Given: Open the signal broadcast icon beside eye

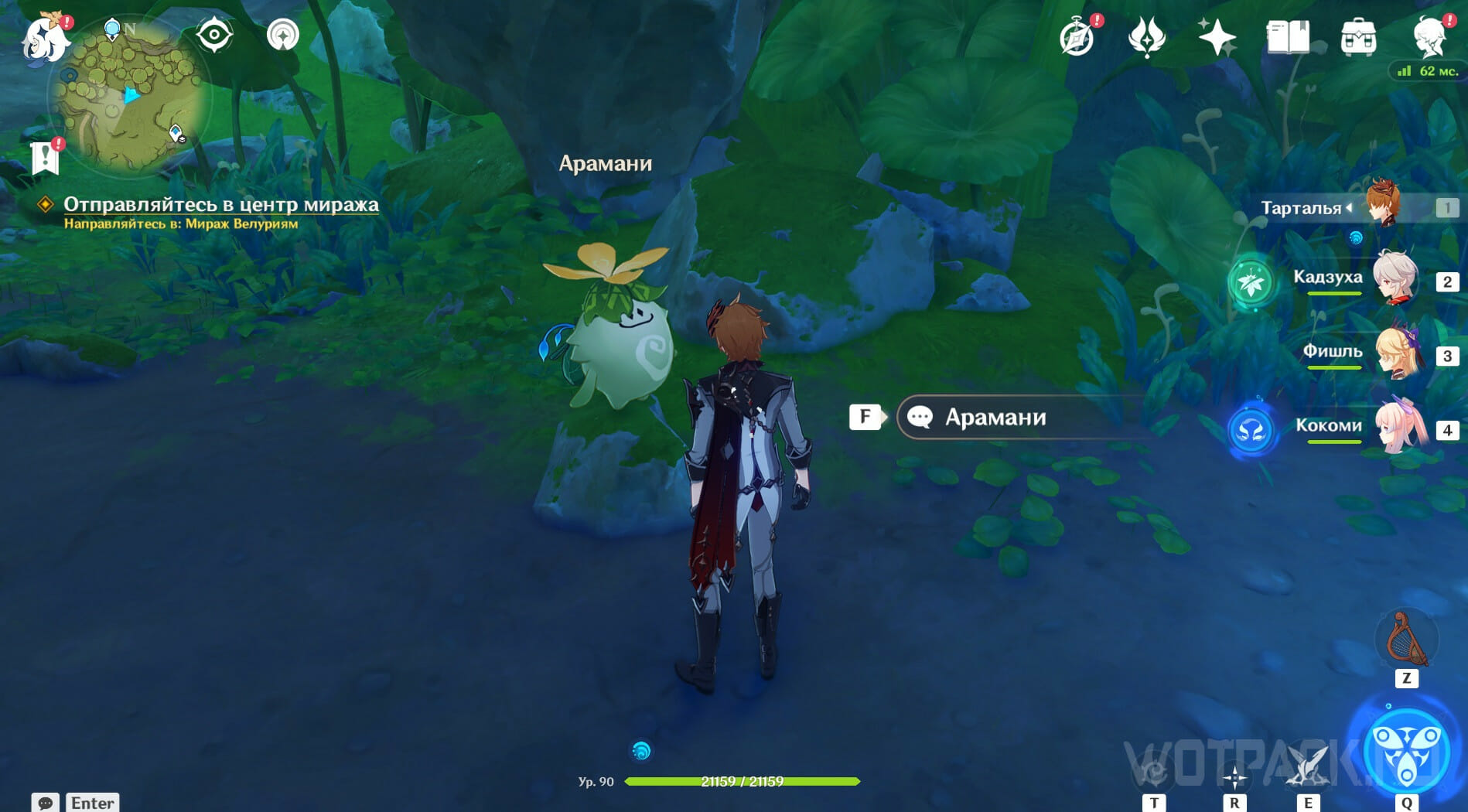Looking at the screenshot, I should (283, 36).
